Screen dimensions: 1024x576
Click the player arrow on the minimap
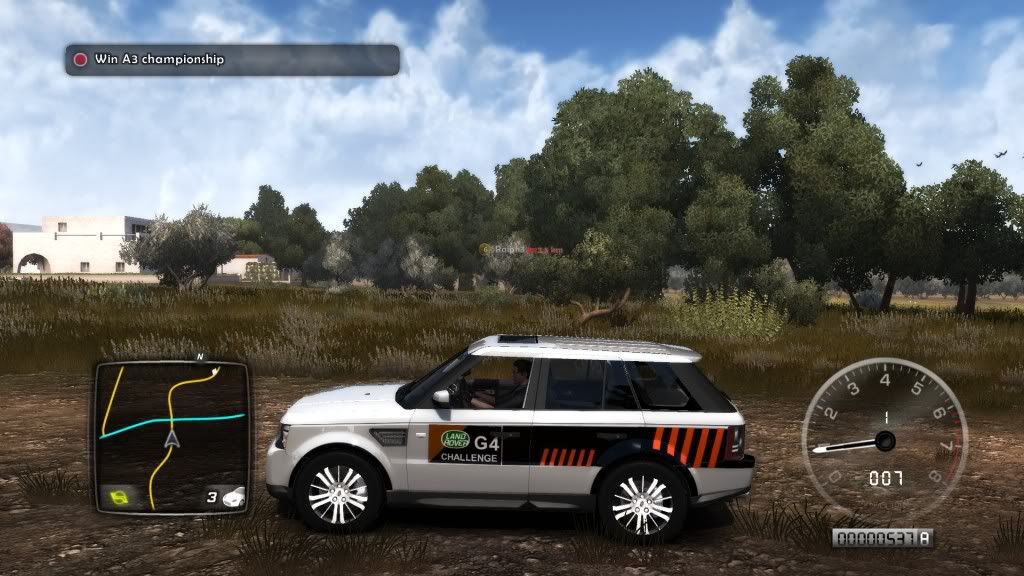point(172,438)
